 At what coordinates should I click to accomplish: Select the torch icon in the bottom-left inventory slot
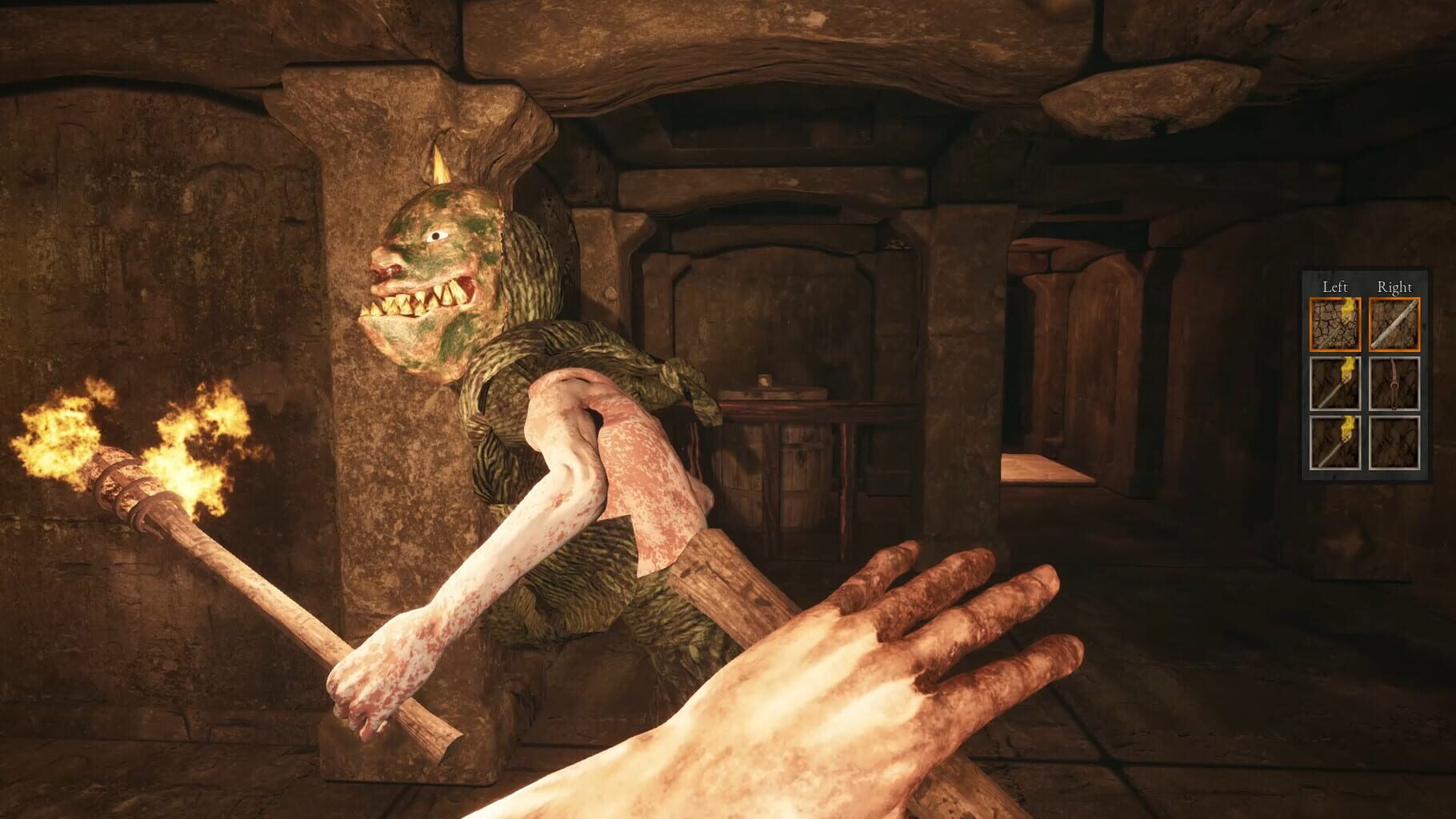(1335, 441)
